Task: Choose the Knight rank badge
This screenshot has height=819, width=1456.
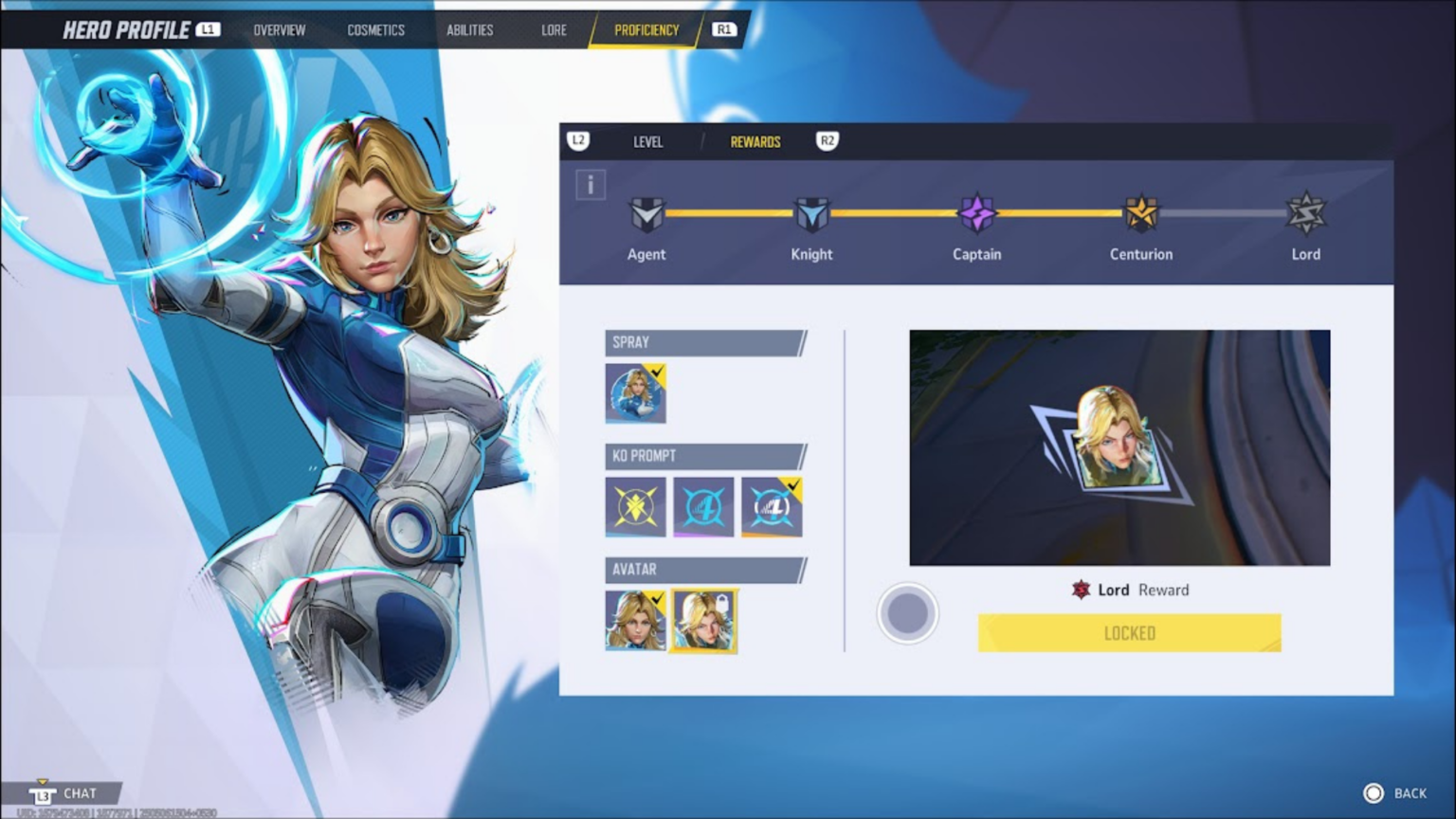Action: click(811, 215)
